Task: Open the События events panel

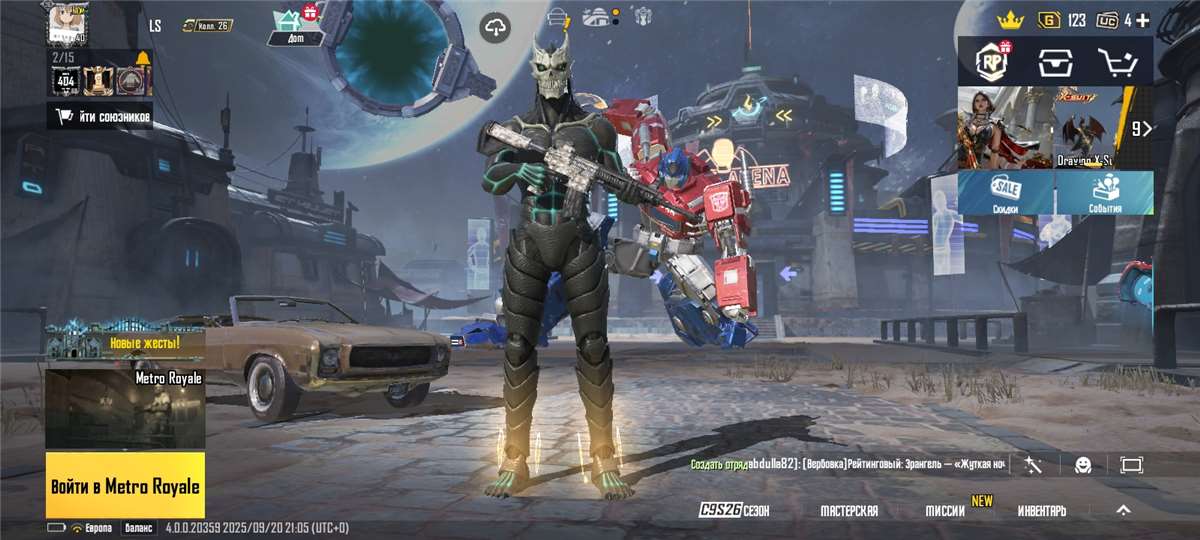Action: click(1104, 192)
